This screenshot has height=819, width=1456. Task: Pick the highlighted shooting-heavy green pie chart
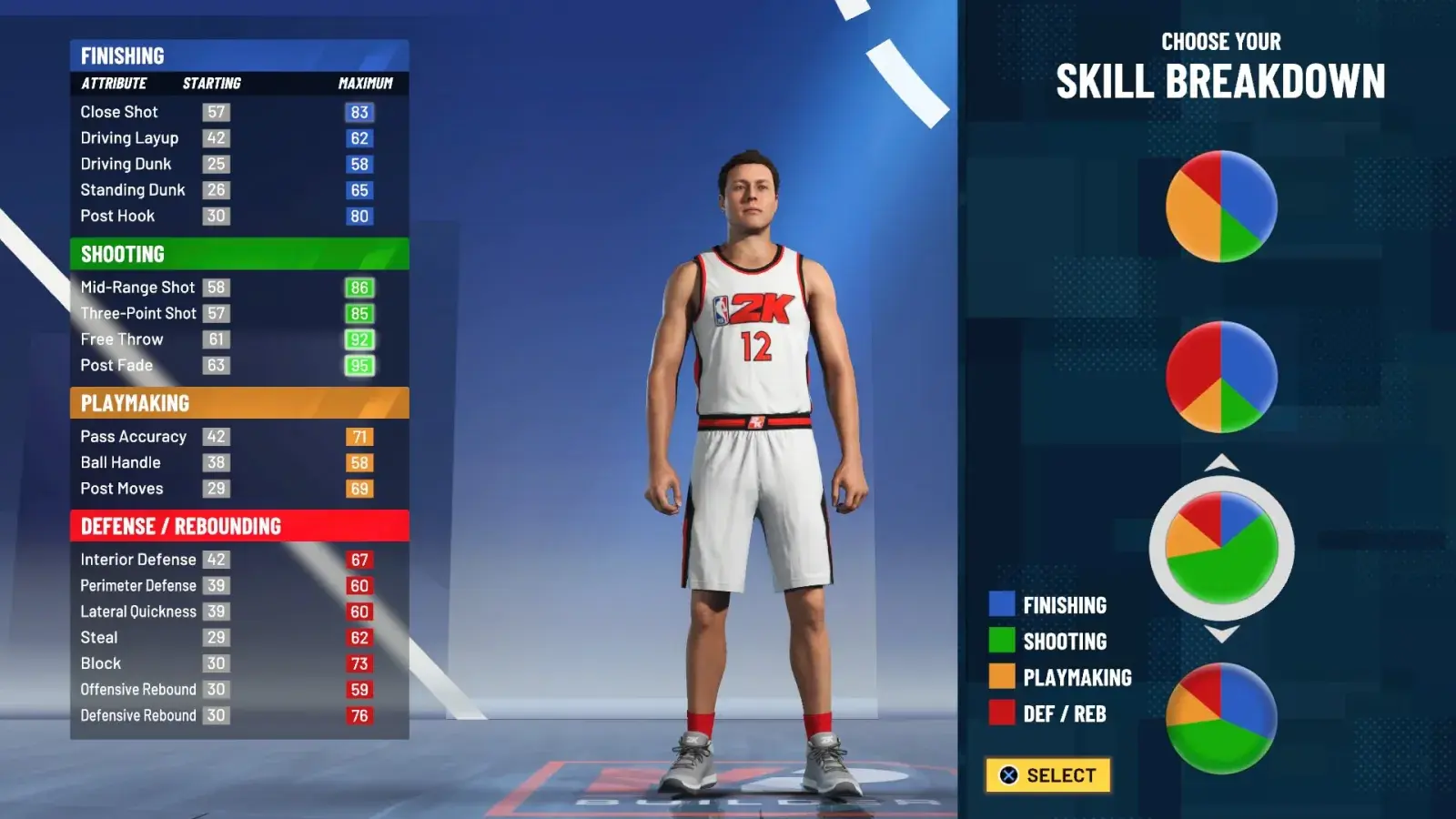[x=1221, y=548]
